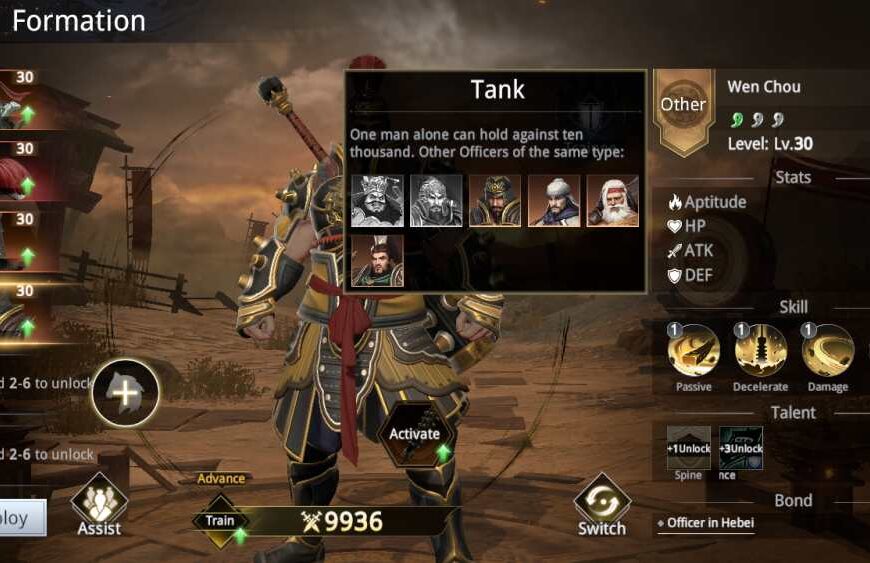Pick the green-armored officer portrait
This screenshot has height=563, width=870.
[x=377, y=260]
